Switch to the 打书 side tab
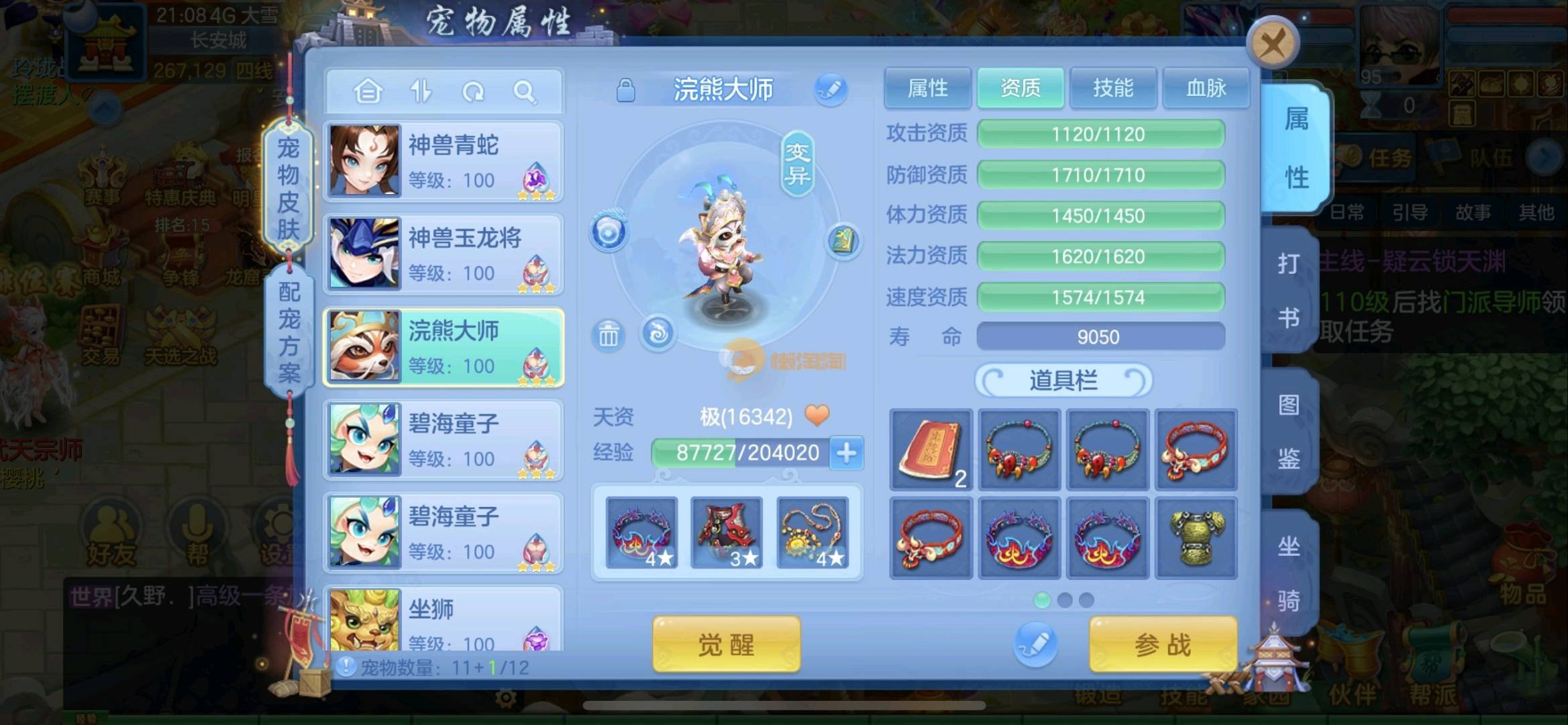Image resolution: width=1568 pixels, height=725 pixels. tap(1288, 290)
